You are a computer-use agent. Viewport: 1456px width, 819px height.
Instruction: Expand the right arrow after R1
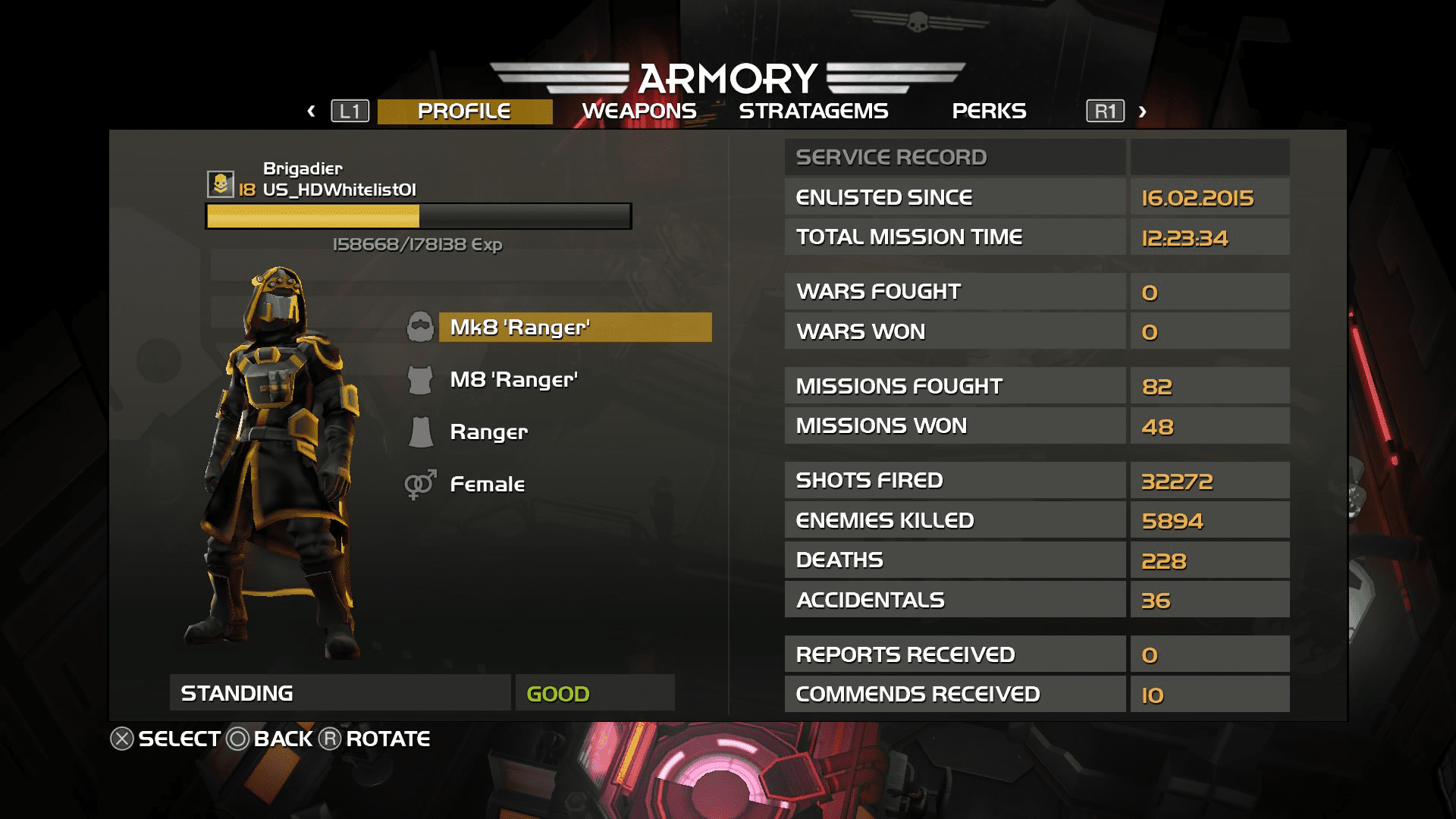[1141, 111]
